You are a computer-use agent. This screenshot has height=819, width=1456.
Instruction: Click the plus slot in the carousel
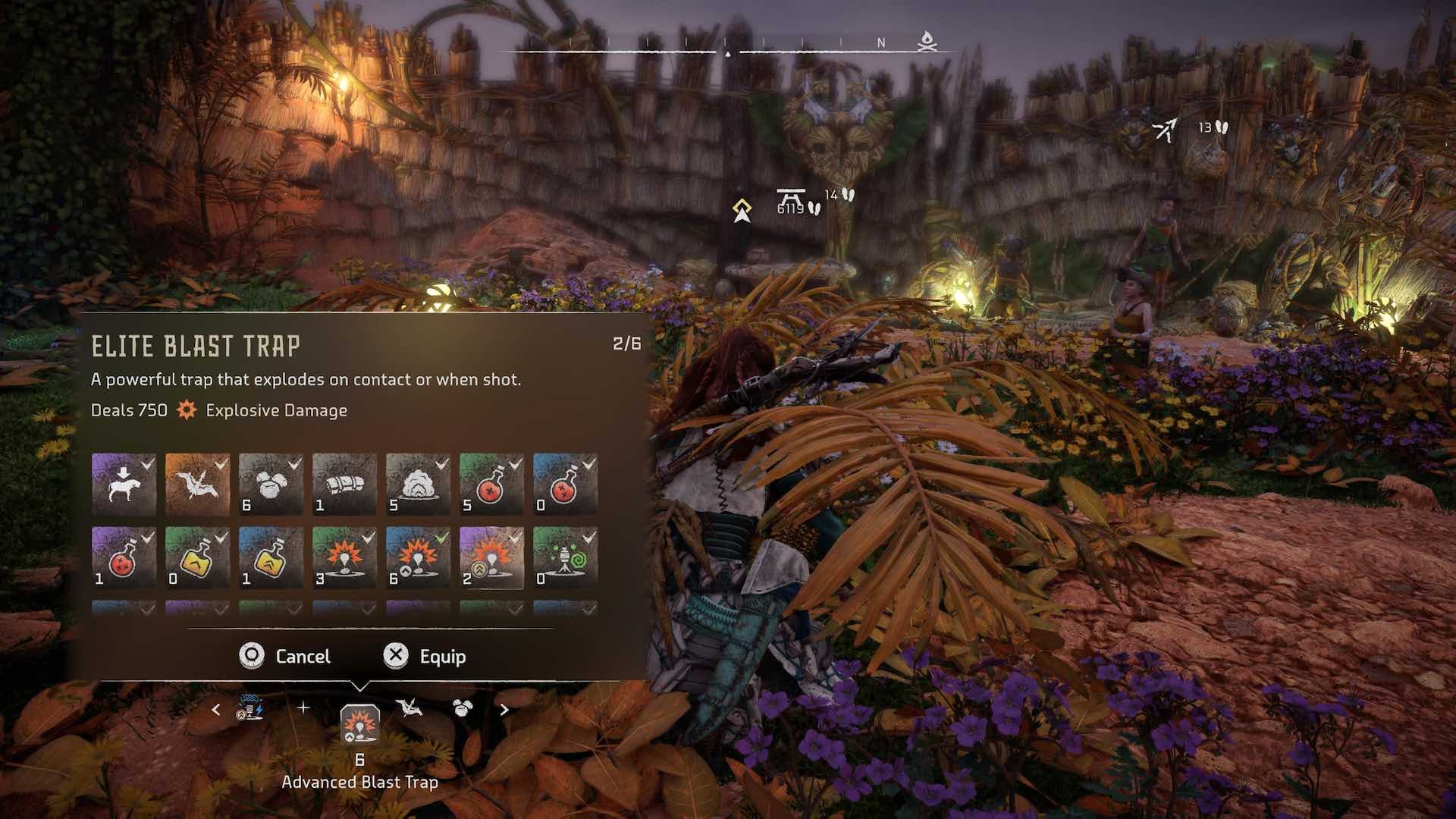(303, 709)
